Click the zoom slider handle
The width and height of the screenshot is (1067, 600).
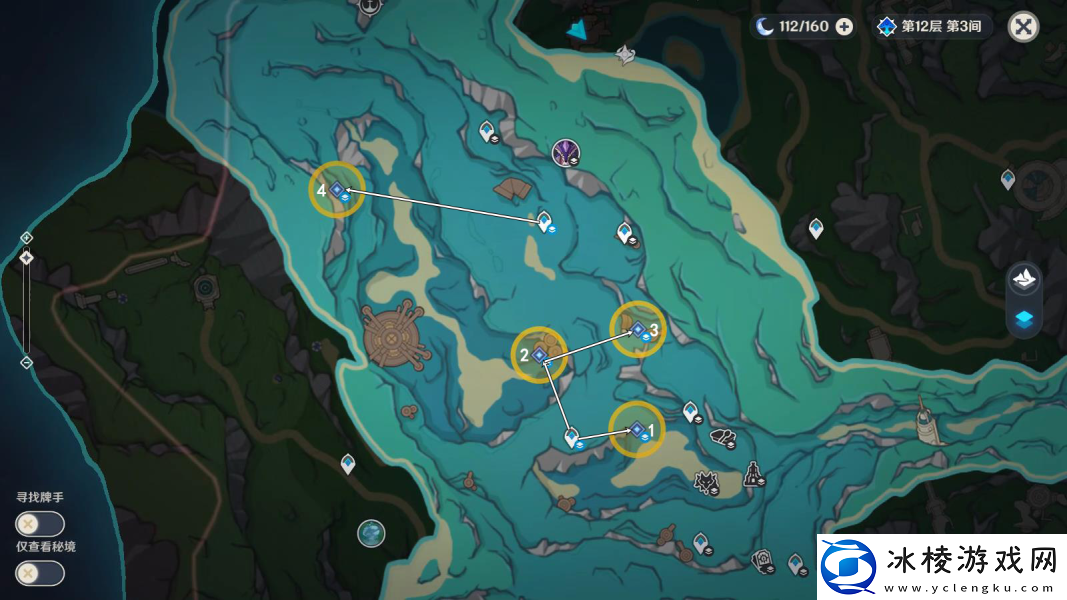(27, 258)
